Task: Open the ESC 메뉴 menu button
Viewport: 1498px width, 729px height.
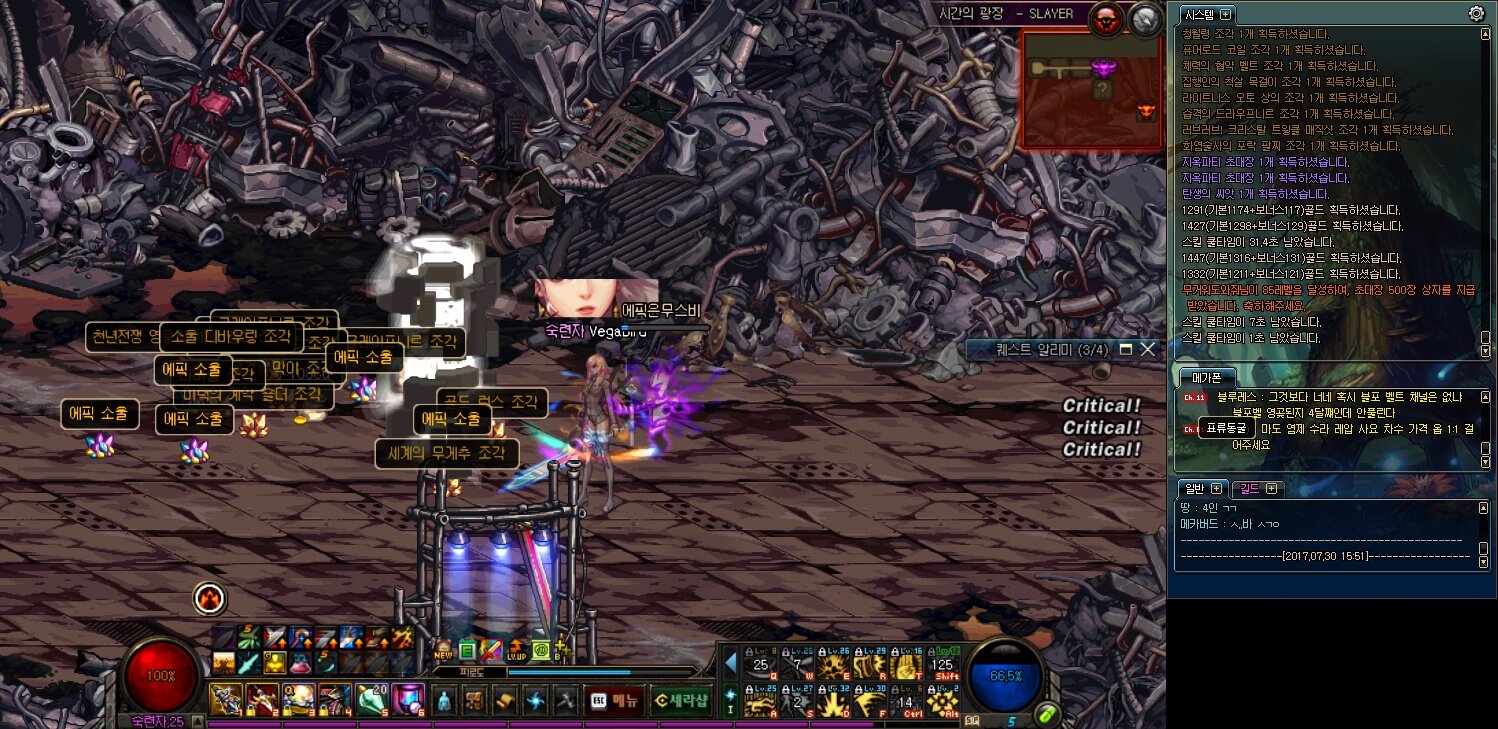Action: click(614, 700)
